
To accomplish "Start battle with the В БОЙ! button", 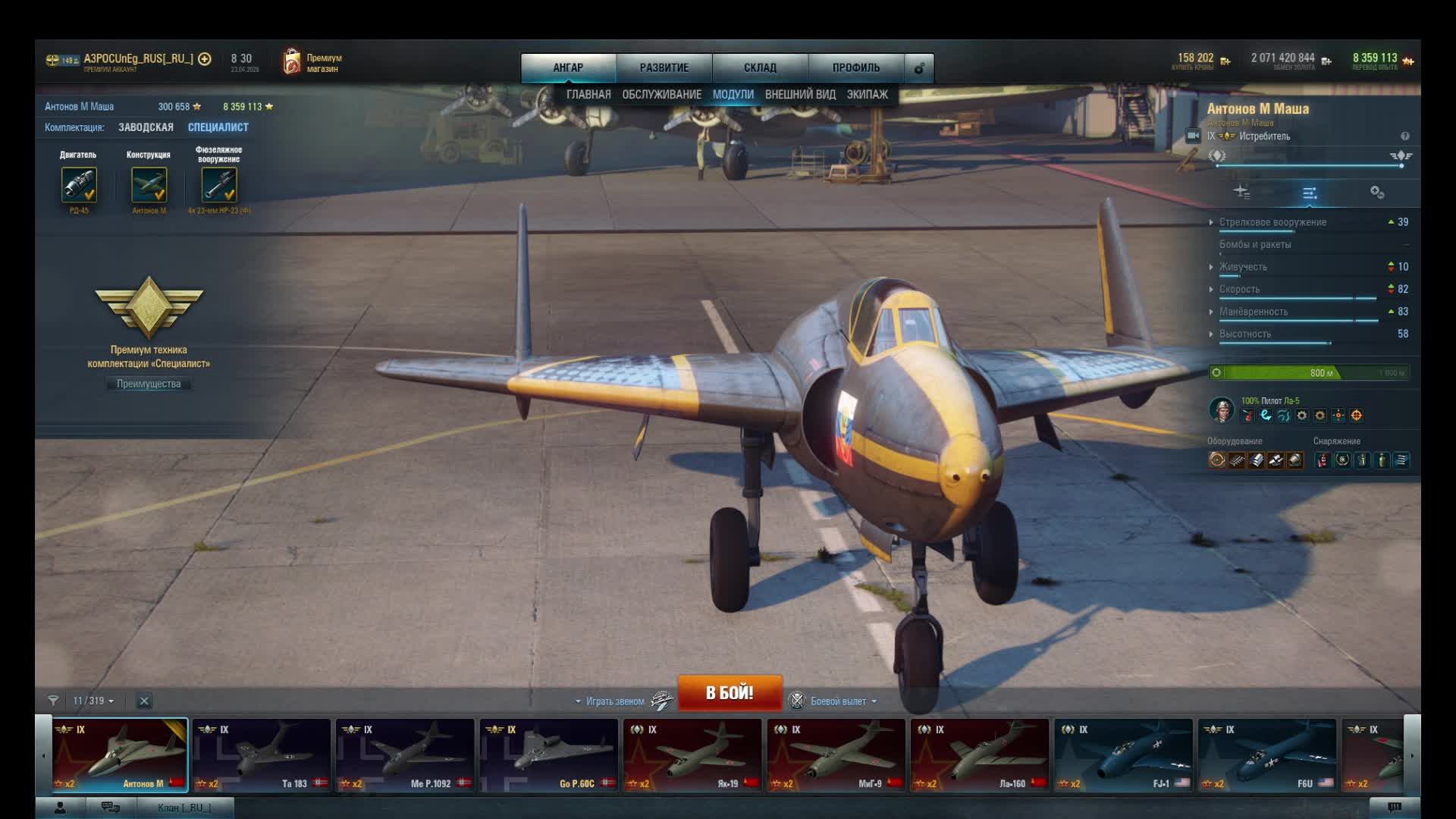I will click(x=729, y=692).
